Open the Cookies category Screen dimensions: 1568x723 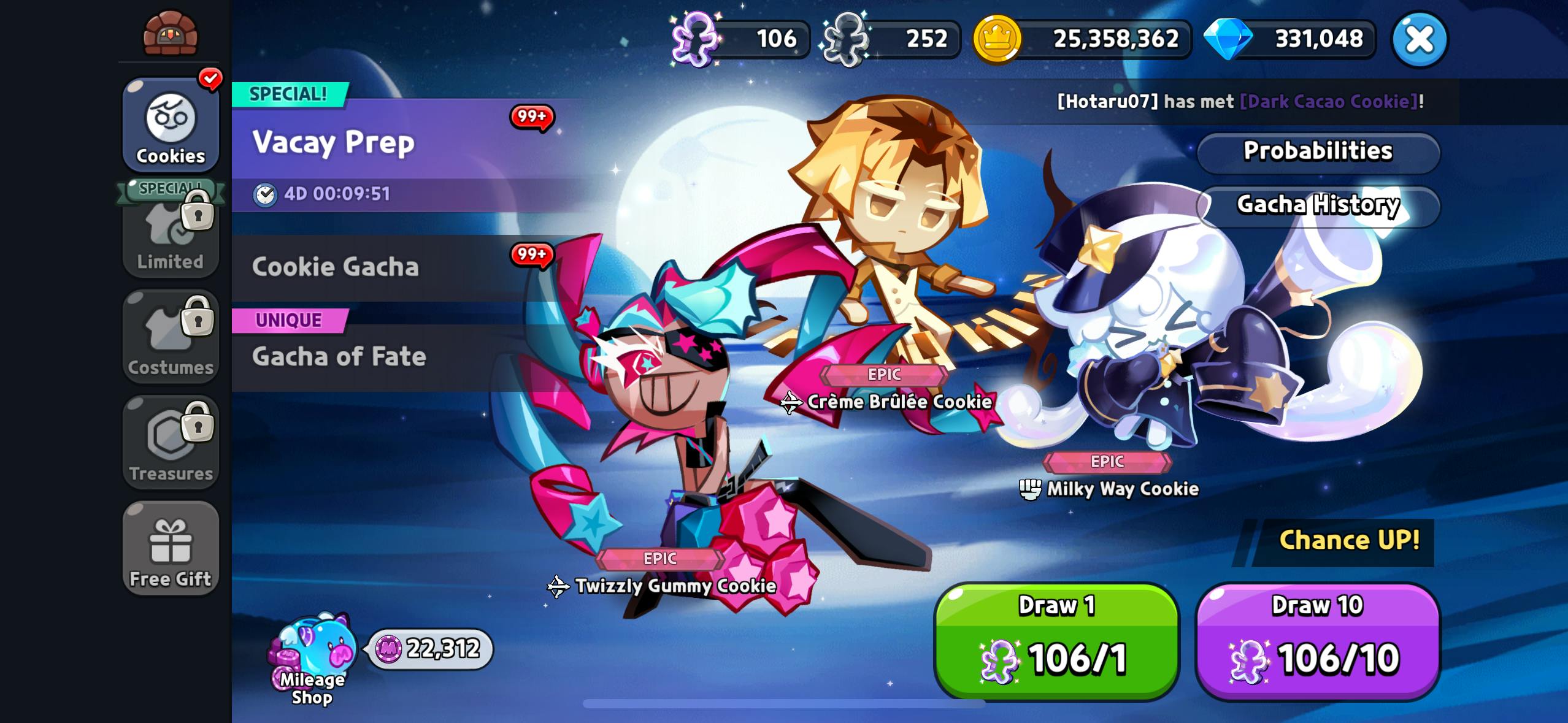171,126
